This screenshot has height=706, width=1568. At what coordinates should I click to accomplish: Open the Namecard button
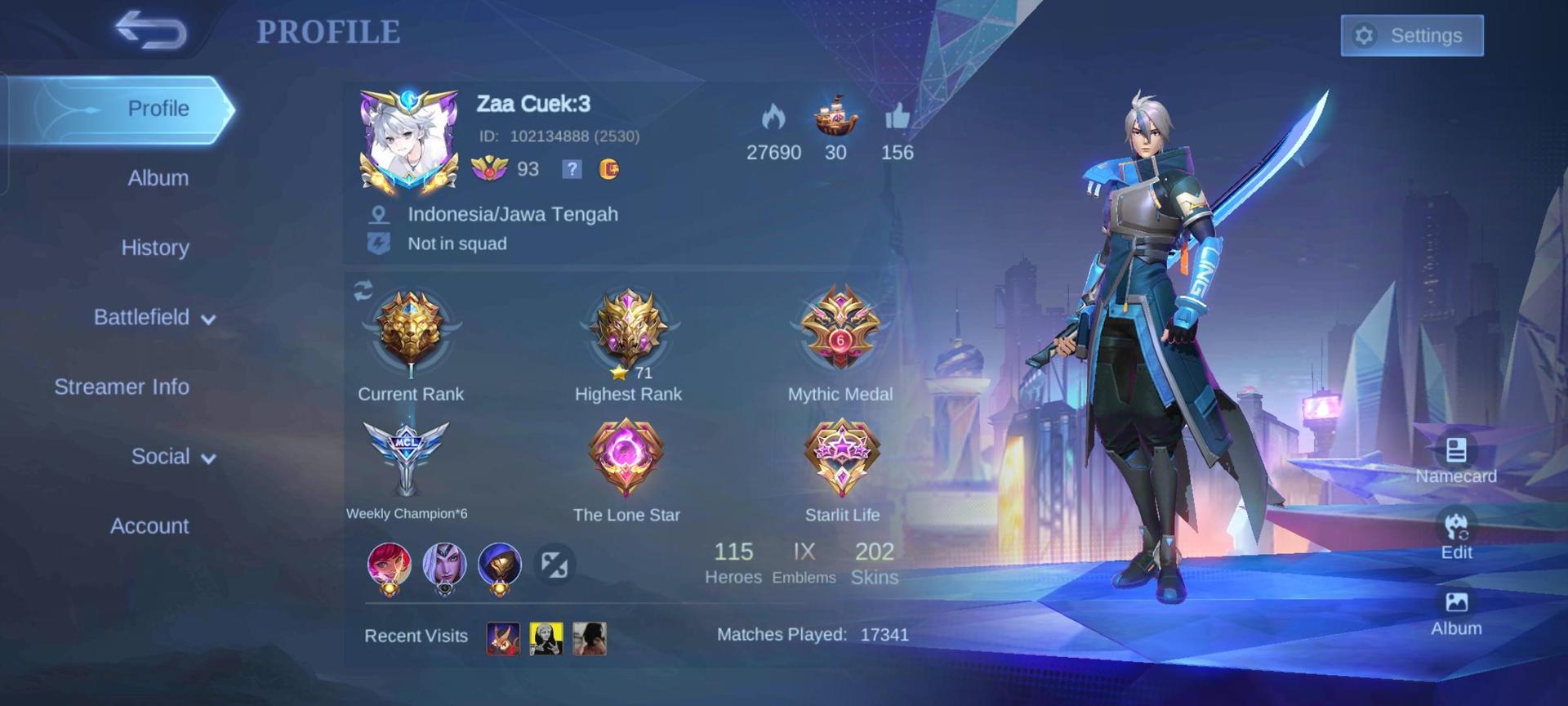[1455, 459]
